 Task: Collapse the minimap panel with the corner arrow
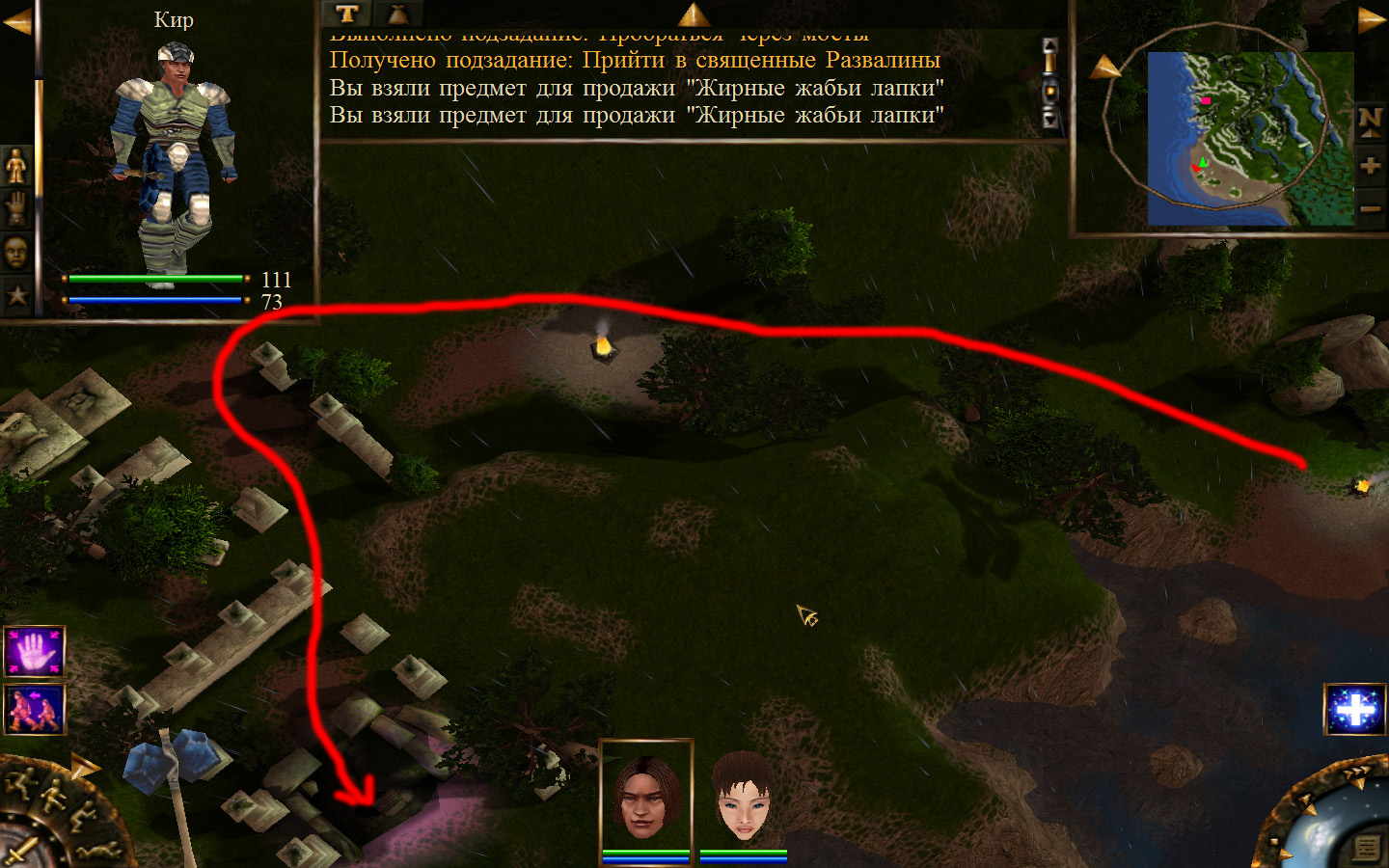1372,19
